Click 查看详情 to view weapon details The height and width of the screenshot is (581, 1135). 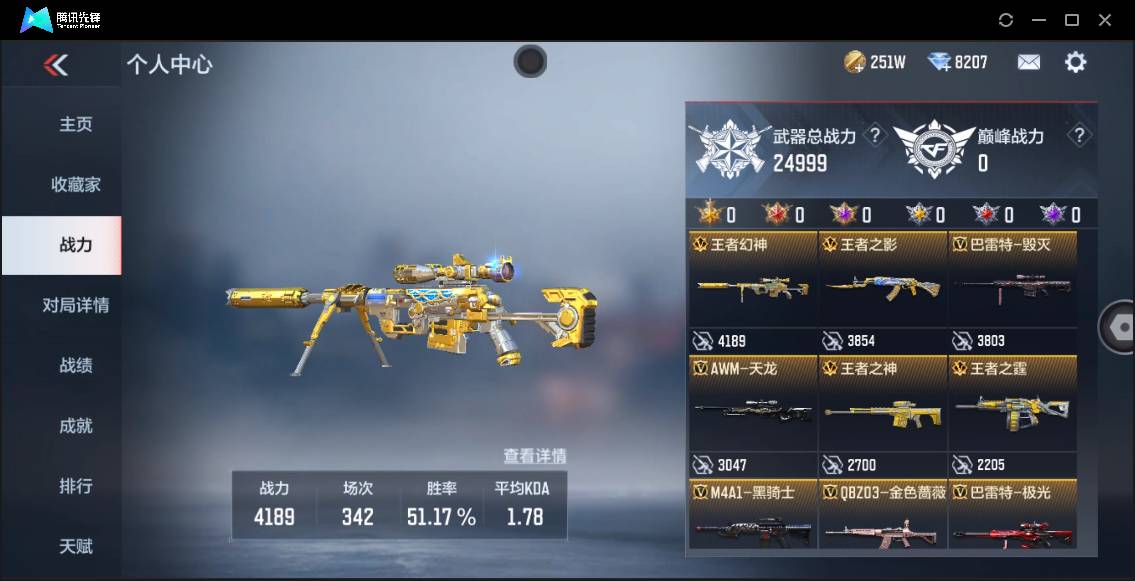pos(534,456)
